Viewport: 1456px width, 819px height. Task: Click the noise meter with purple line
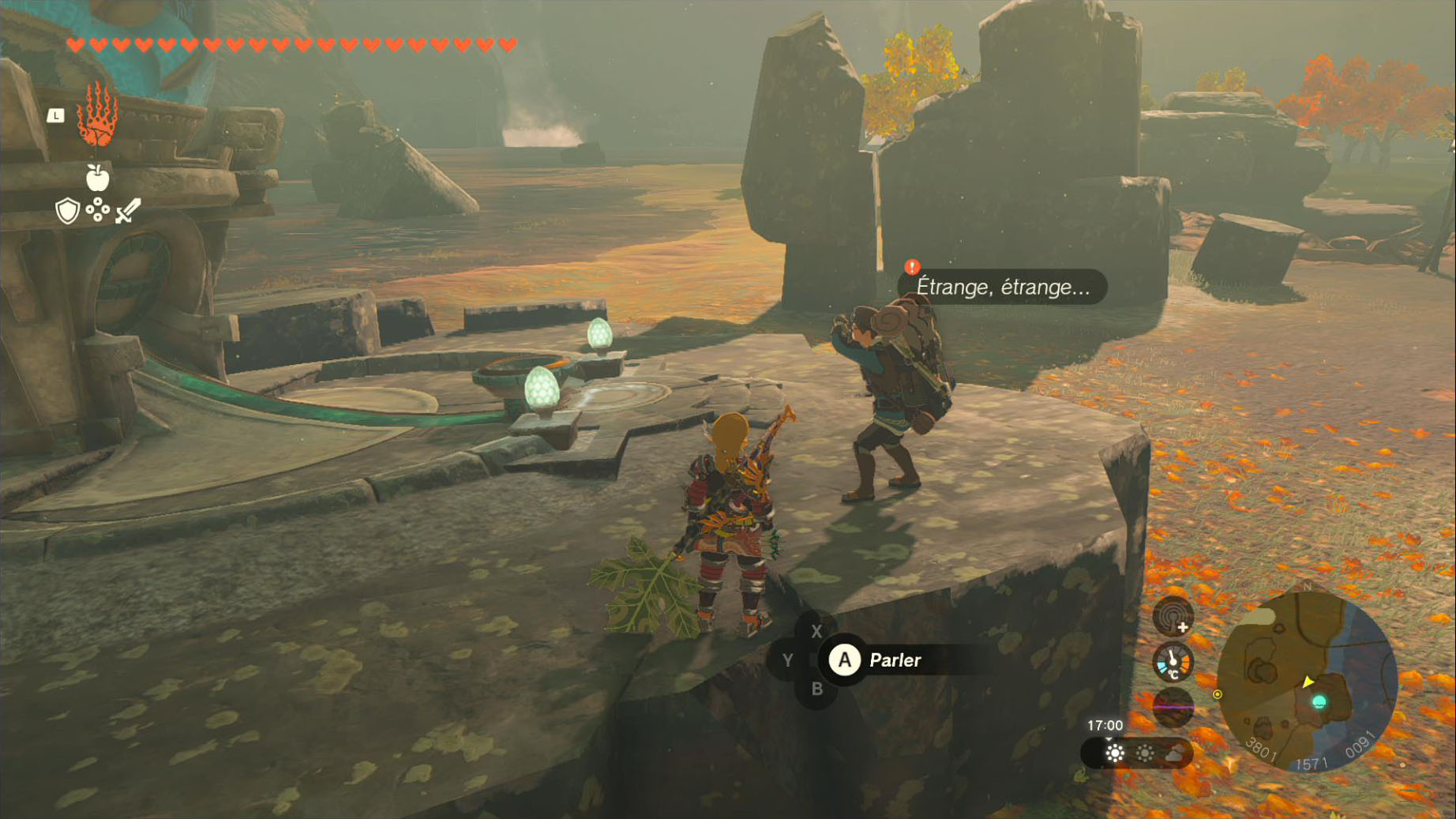point(1173,707)
